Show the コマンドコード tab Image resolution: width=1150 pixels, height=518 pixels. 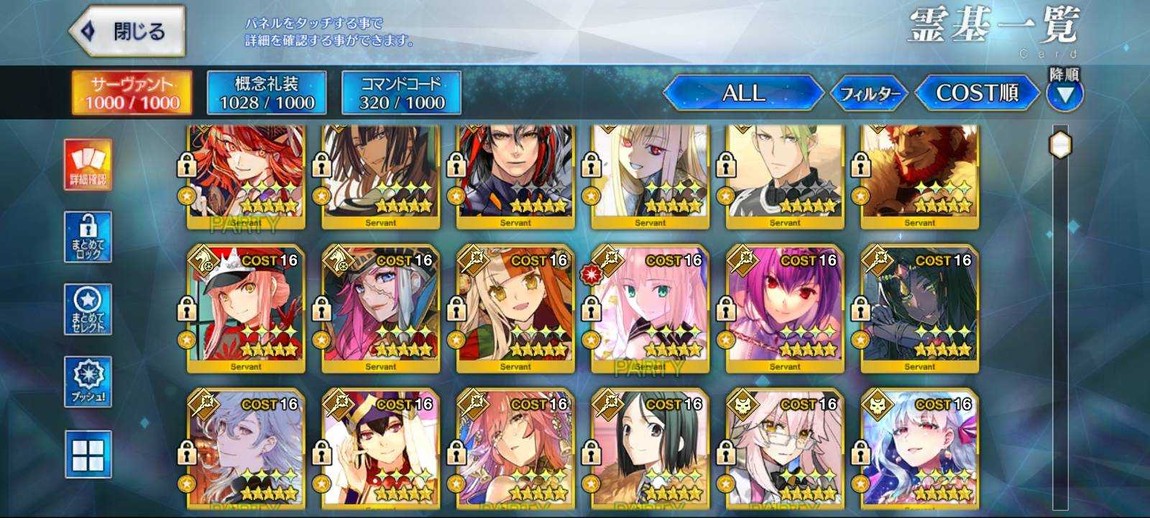tap(401, 93)
